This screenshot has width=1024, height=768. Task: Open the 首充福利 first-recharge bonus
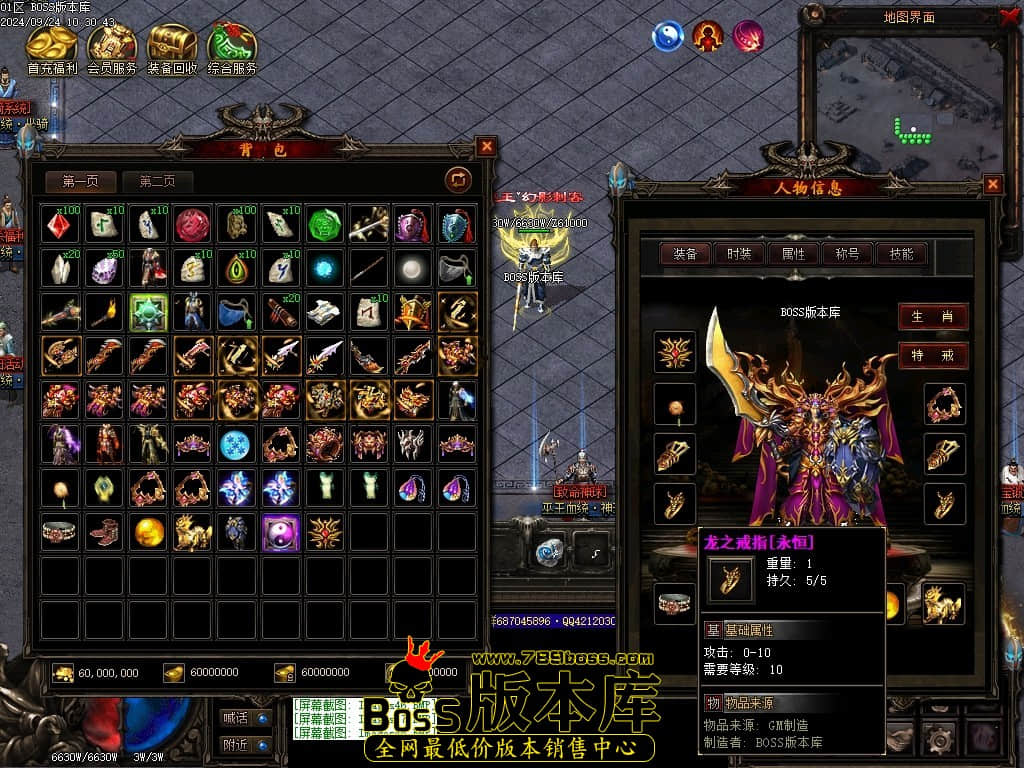click(x=51, y=48)
